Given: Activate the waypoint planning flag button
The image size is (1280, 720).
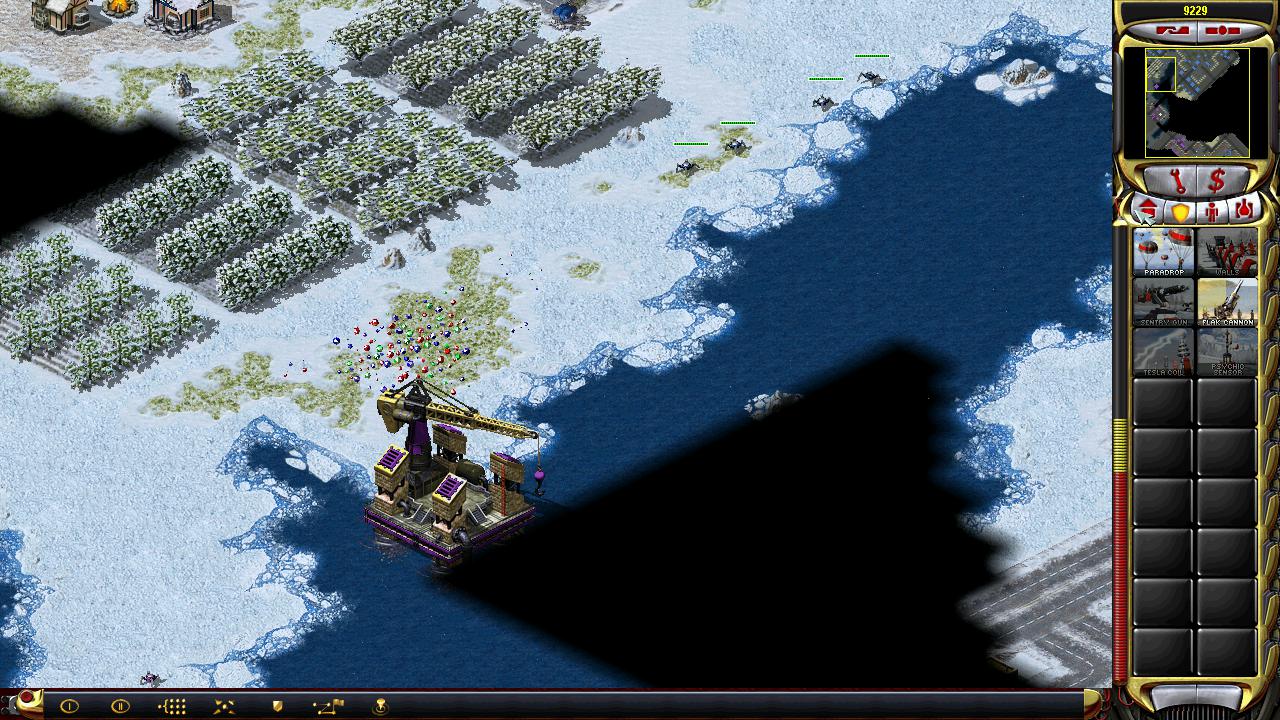Looking at the screenshot, I should tap(328, 706).
